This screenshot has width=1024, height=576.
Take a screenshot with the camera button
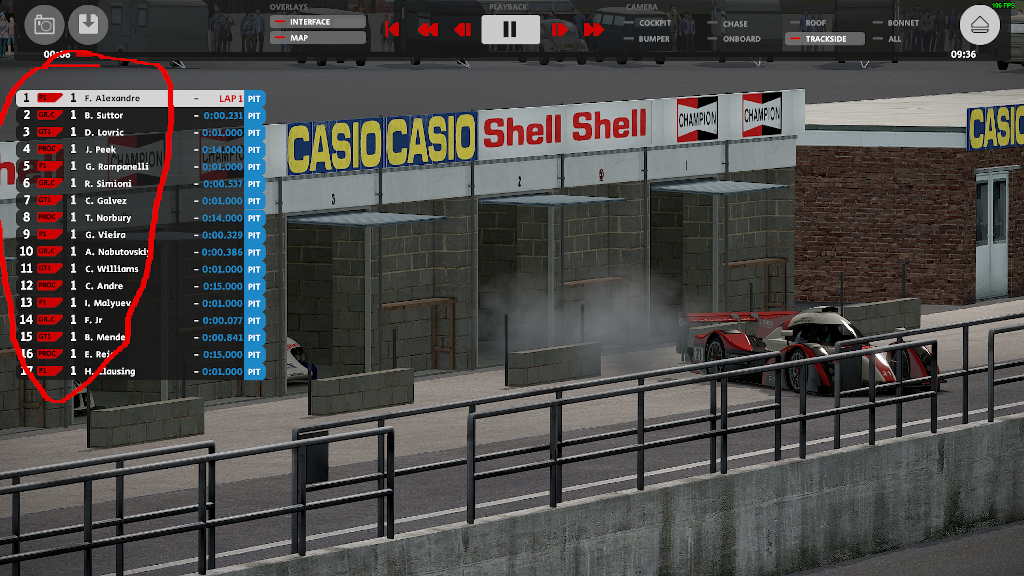coord(44,25)
